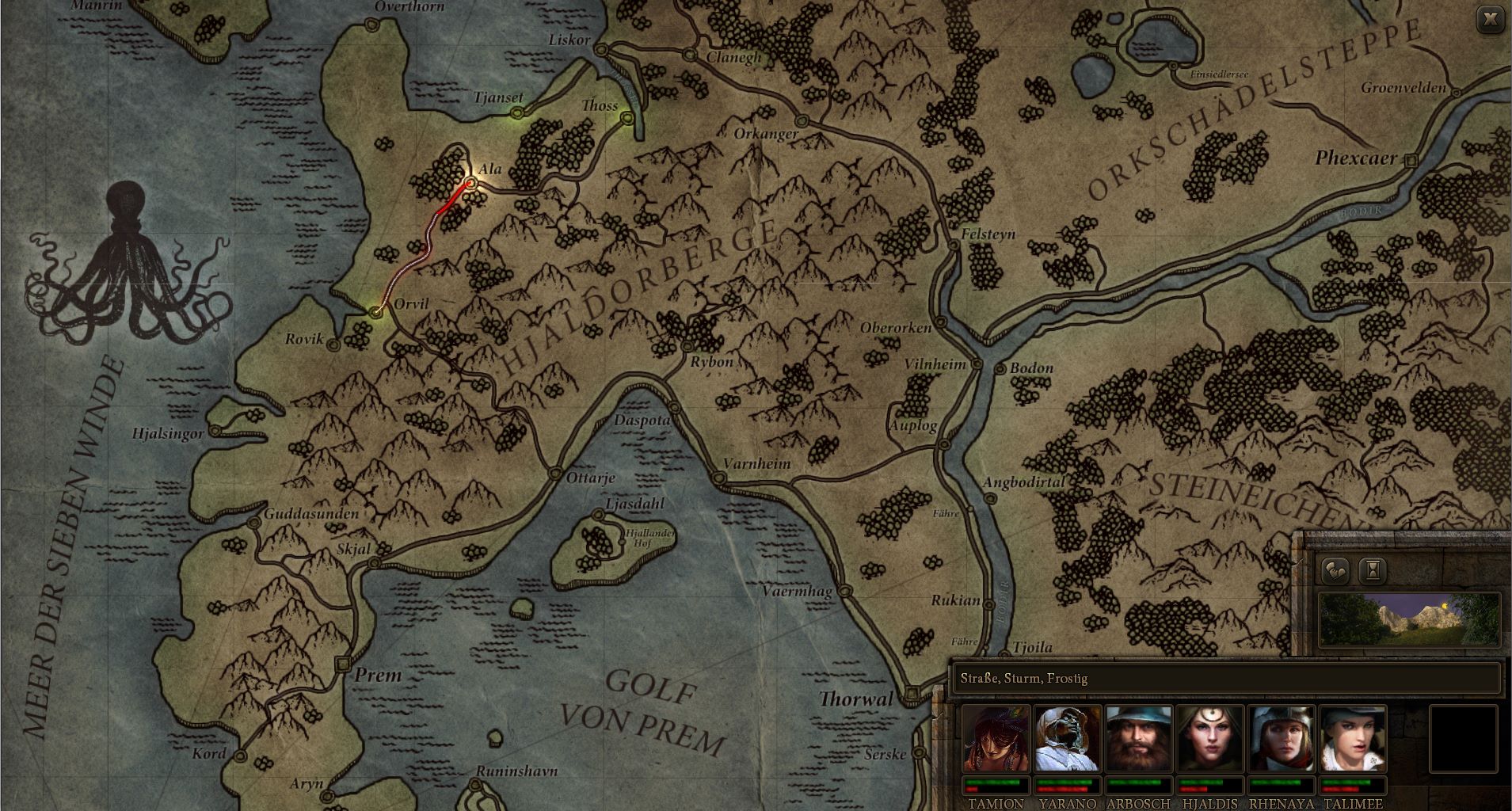Select Talimee's character portrait
Viewport: 1512px width, 811px height.
coord(1352,739)
